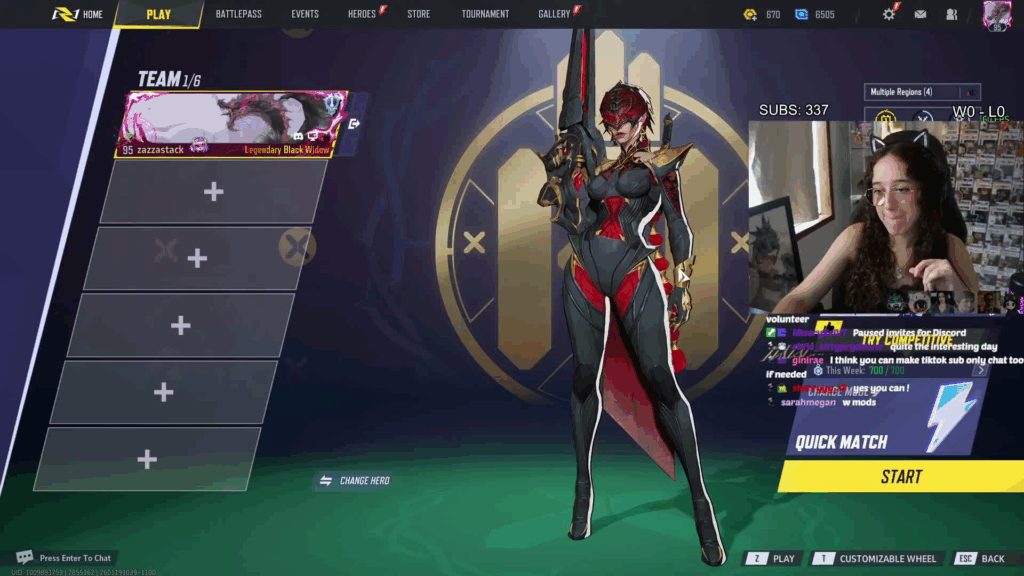Viewport: 1024px width, 576px height.
Task: Check the mail envelope icon
Action: pos(920,14)
